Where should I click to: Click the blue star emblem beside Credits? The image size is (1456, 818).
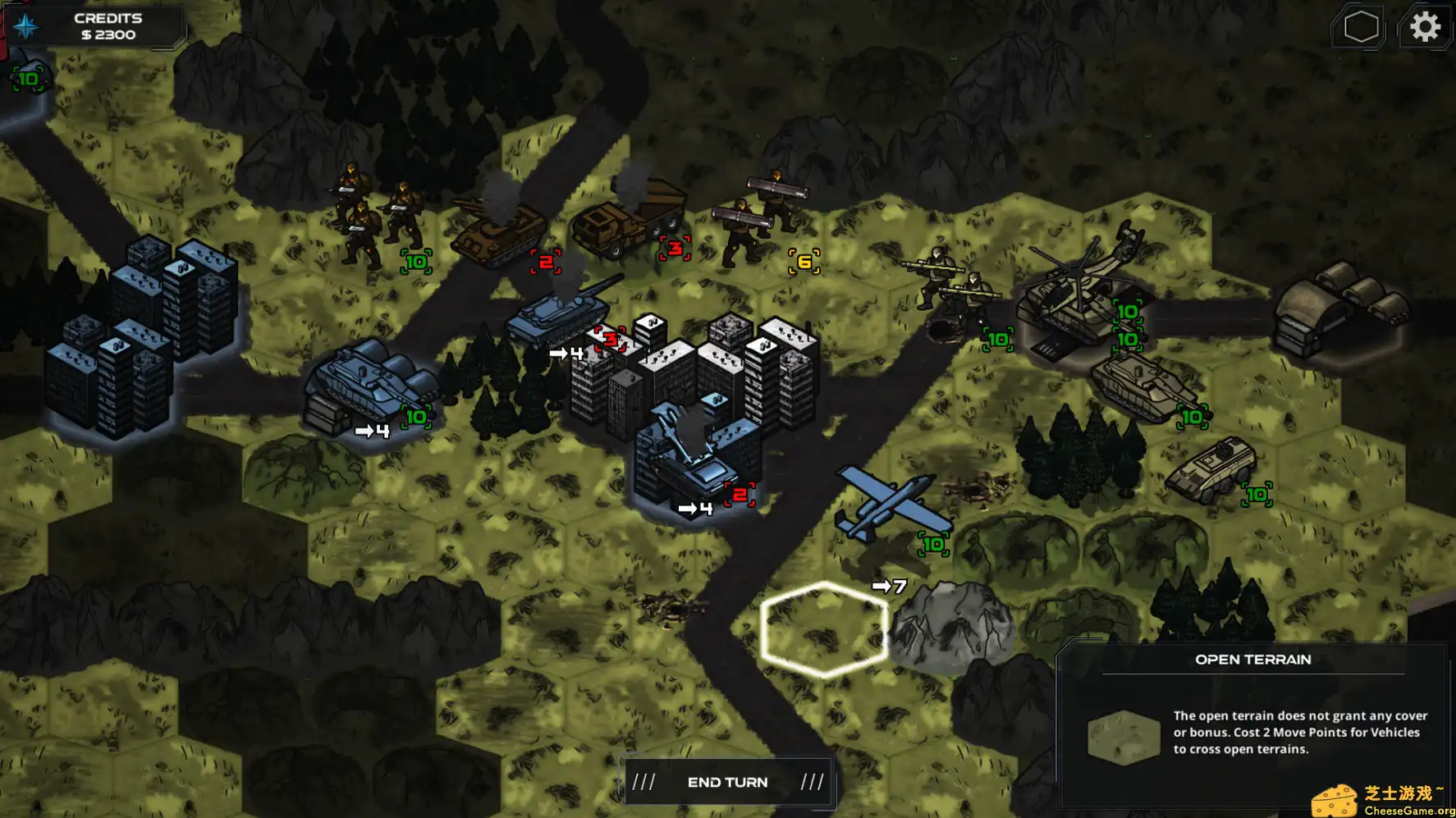[x=25, y=25]
